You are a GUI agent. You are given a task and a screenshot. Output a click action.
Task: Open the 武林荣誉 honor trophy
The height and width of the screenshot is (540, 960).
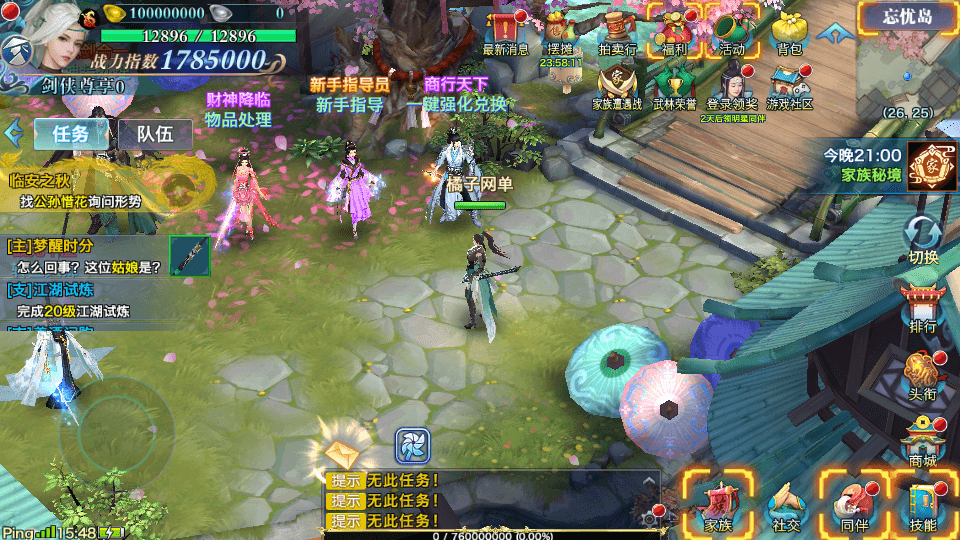coord(675,86)
